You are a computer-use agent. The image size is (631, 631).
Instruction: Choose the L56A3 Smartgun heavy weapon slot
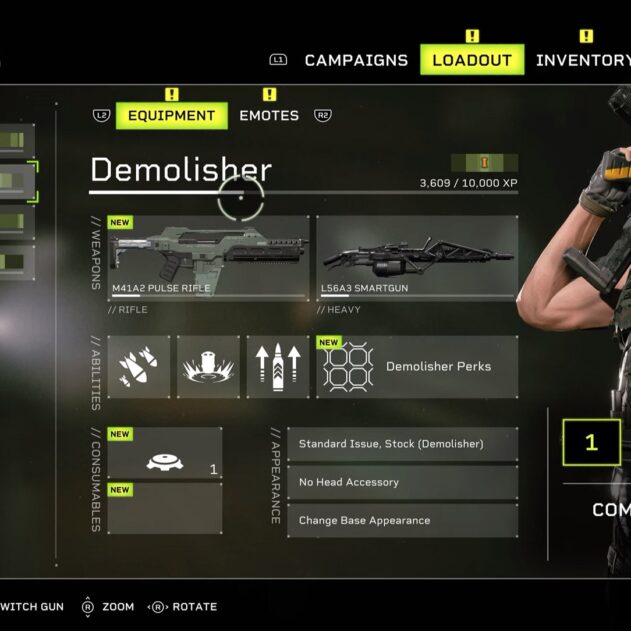(x=417, y=258)
